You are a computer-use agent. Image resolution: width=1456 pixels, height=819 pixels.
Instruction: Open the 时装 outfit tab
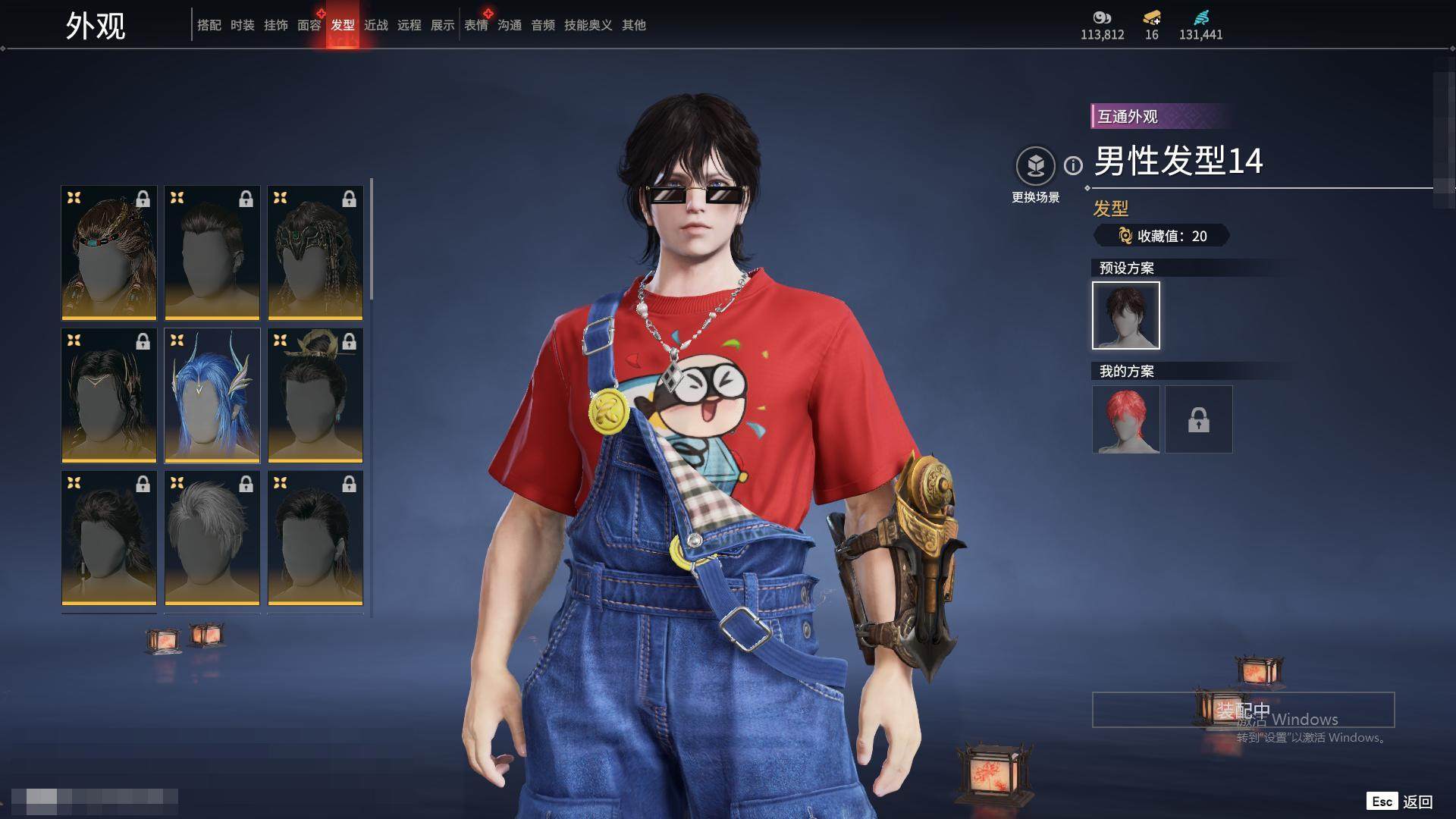(x=242, y=25)
